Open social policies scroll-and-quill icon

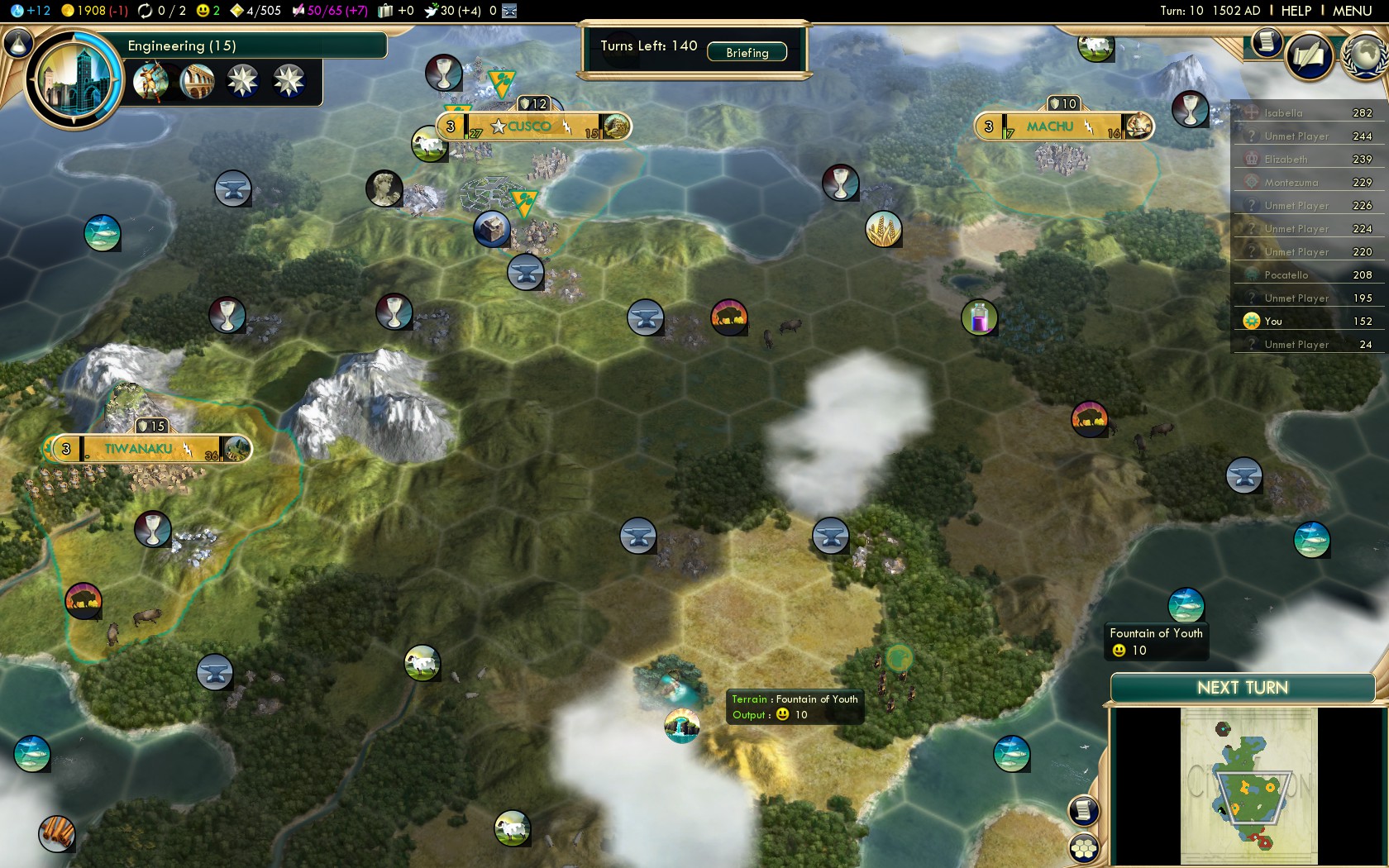point(1310,56)
